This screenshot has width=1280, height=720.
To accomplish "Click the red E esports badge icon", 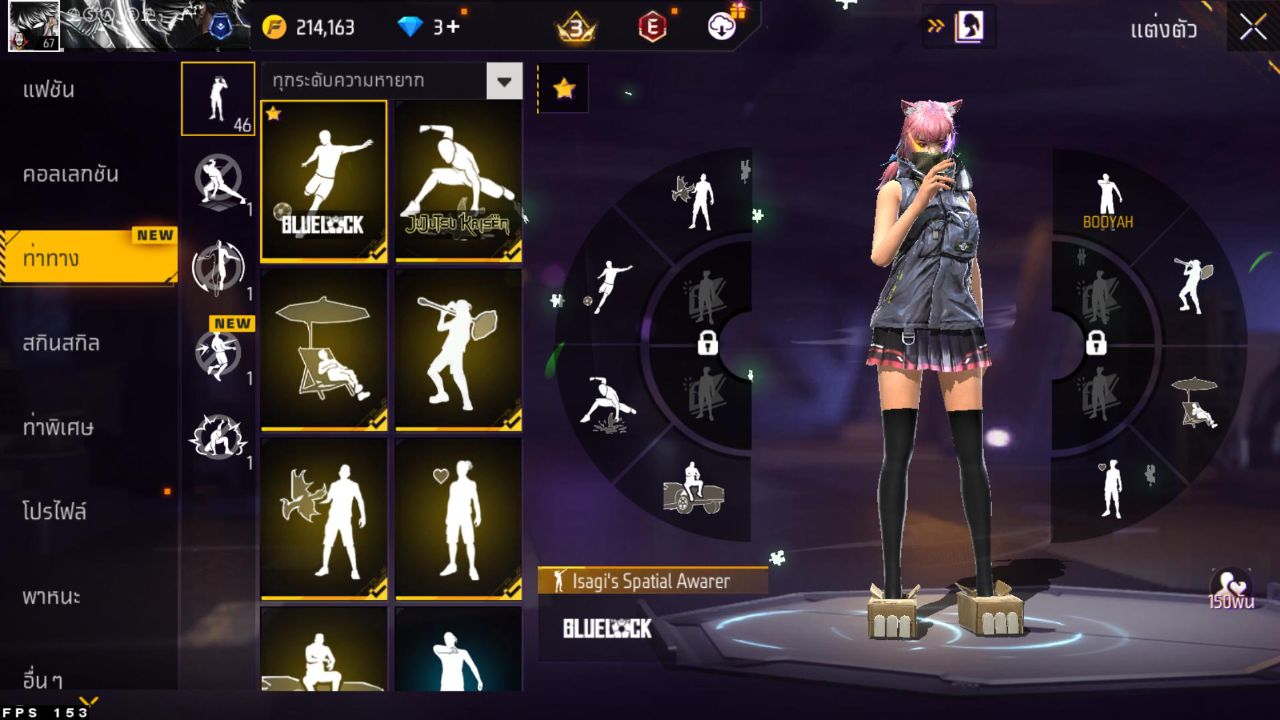I will click(648, 27).
